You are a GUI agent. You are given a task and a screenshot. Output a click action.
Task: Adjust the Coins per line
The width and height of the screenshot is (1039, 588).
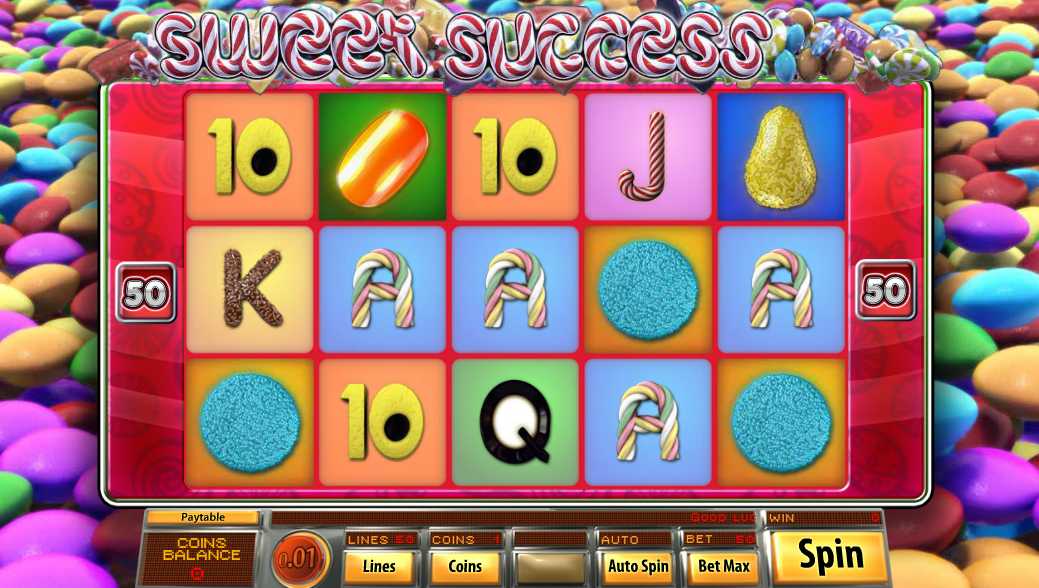(x=465, y=566)
